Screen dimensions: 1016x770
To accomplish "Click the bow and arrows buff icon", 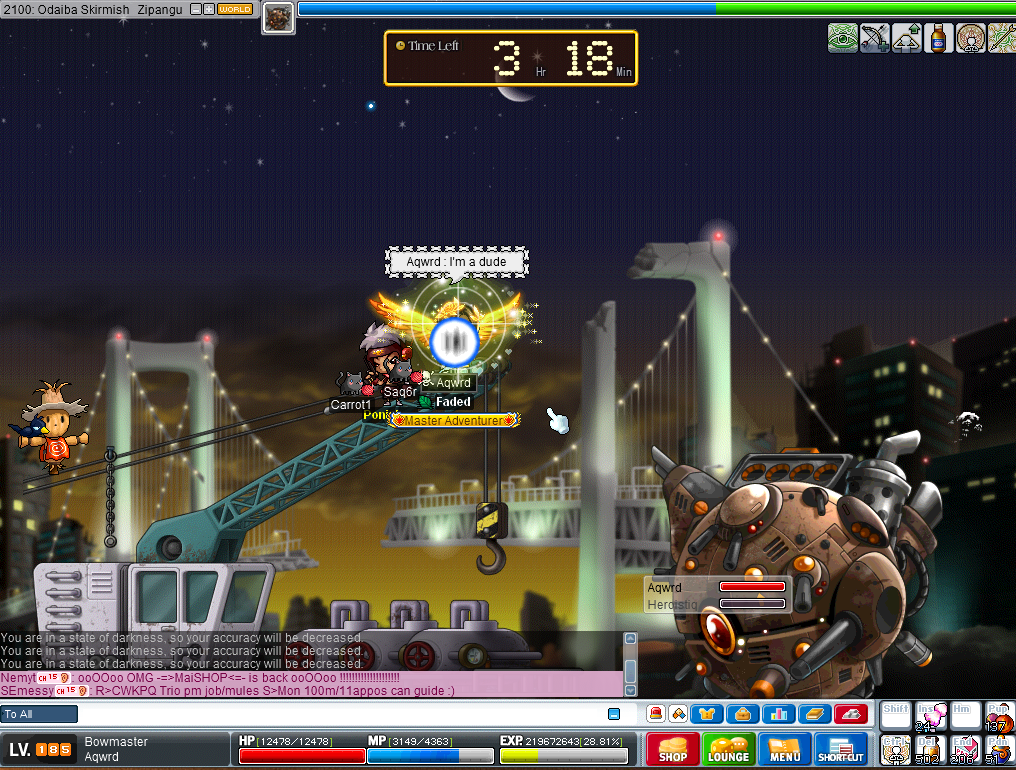I will coord(874,38).
